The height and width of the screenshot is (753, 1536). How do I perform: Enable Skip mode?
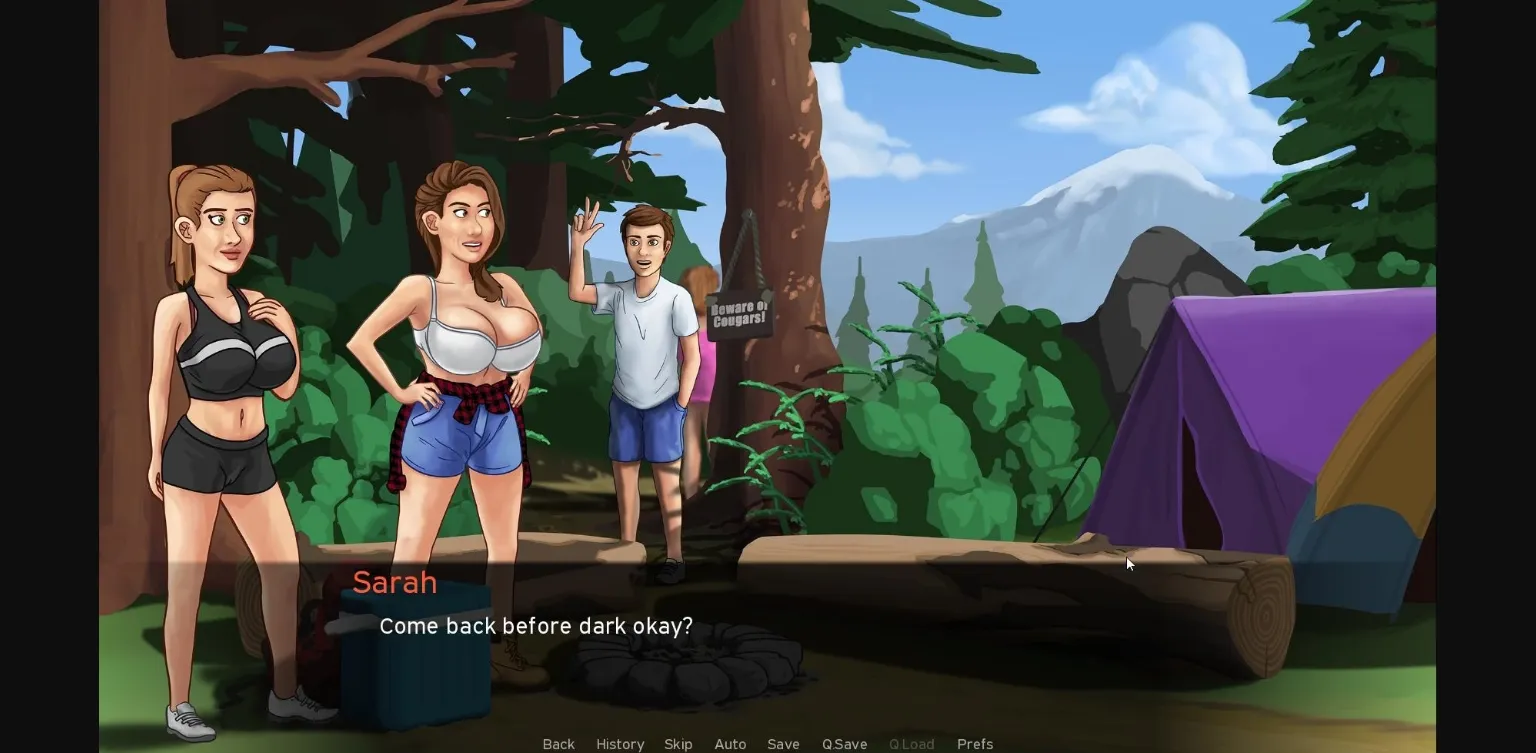(678, 744)
